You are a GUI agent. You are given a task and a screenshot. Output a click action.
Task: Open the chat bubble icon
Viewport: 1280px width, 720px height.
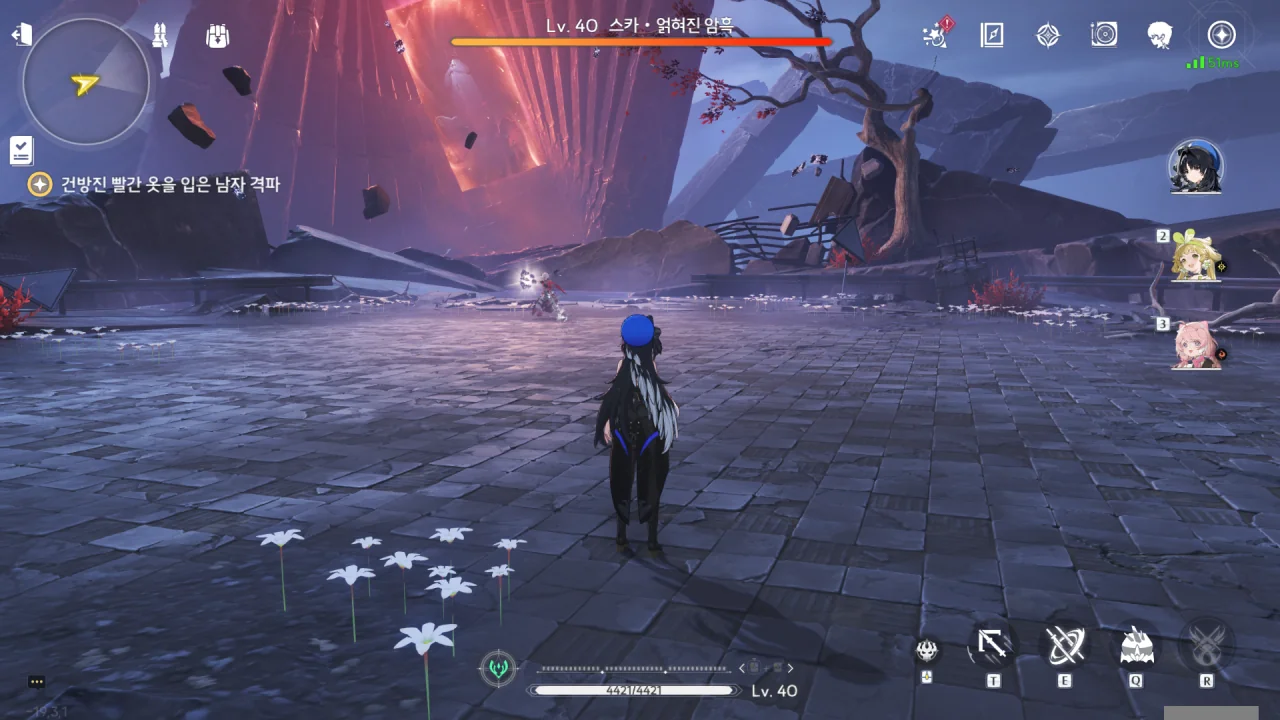pos(37,682)
